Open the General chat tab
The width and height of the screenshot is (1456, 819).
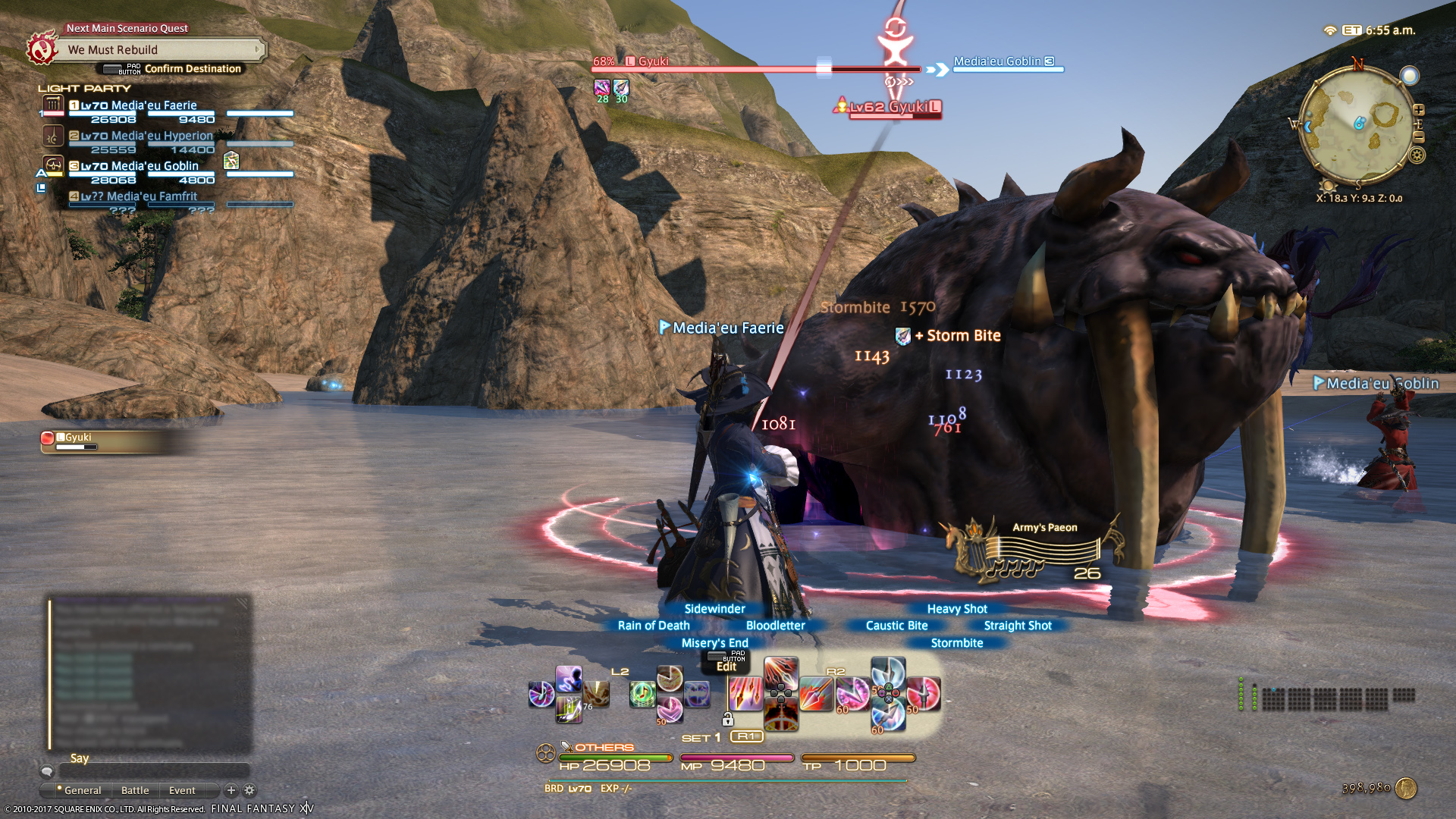click(82, 790)
